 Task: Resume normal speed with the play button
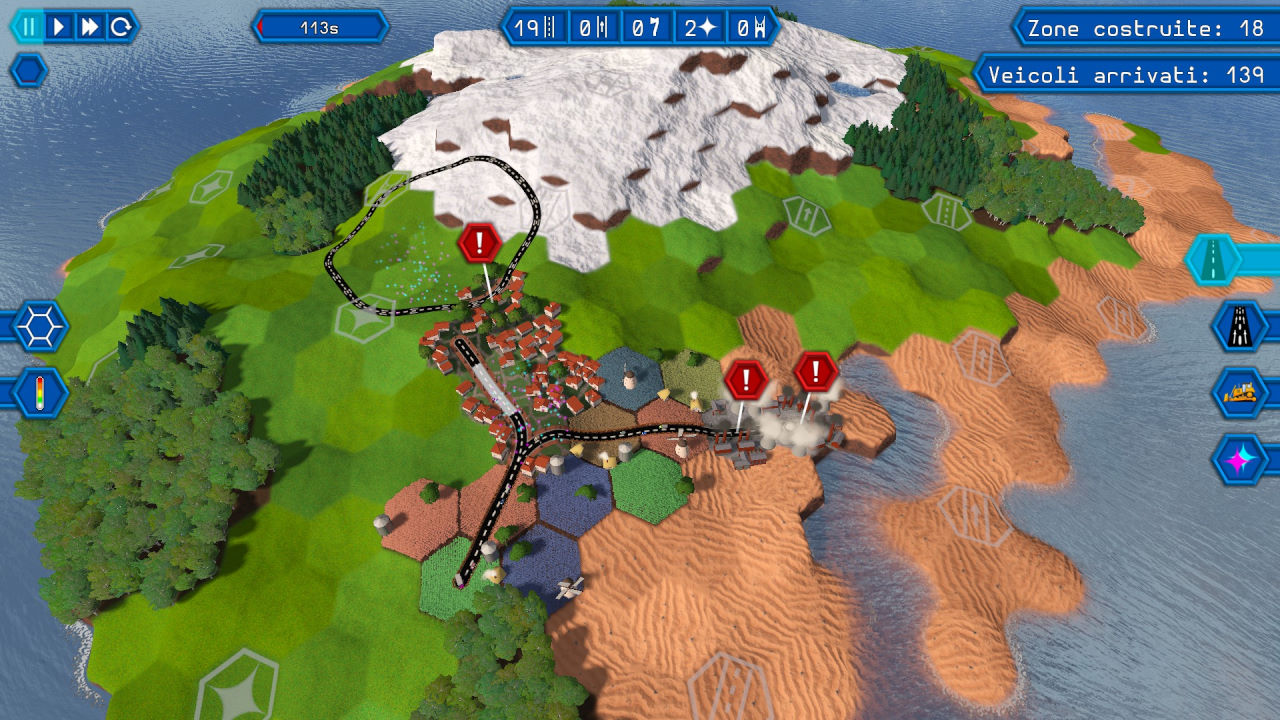coord(60,27)
